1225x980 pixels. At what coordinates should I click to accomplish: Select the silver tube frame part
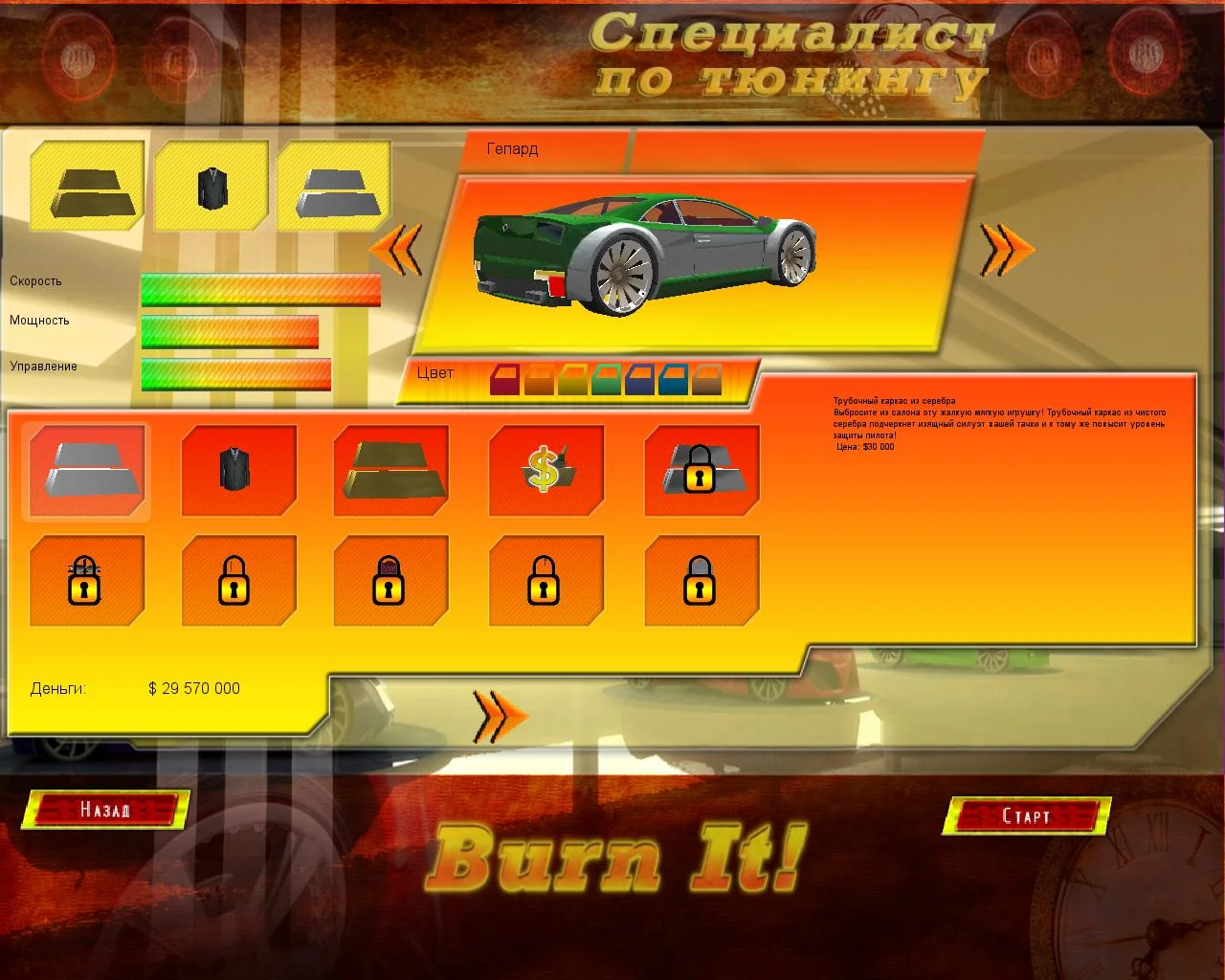click(86, 471)
